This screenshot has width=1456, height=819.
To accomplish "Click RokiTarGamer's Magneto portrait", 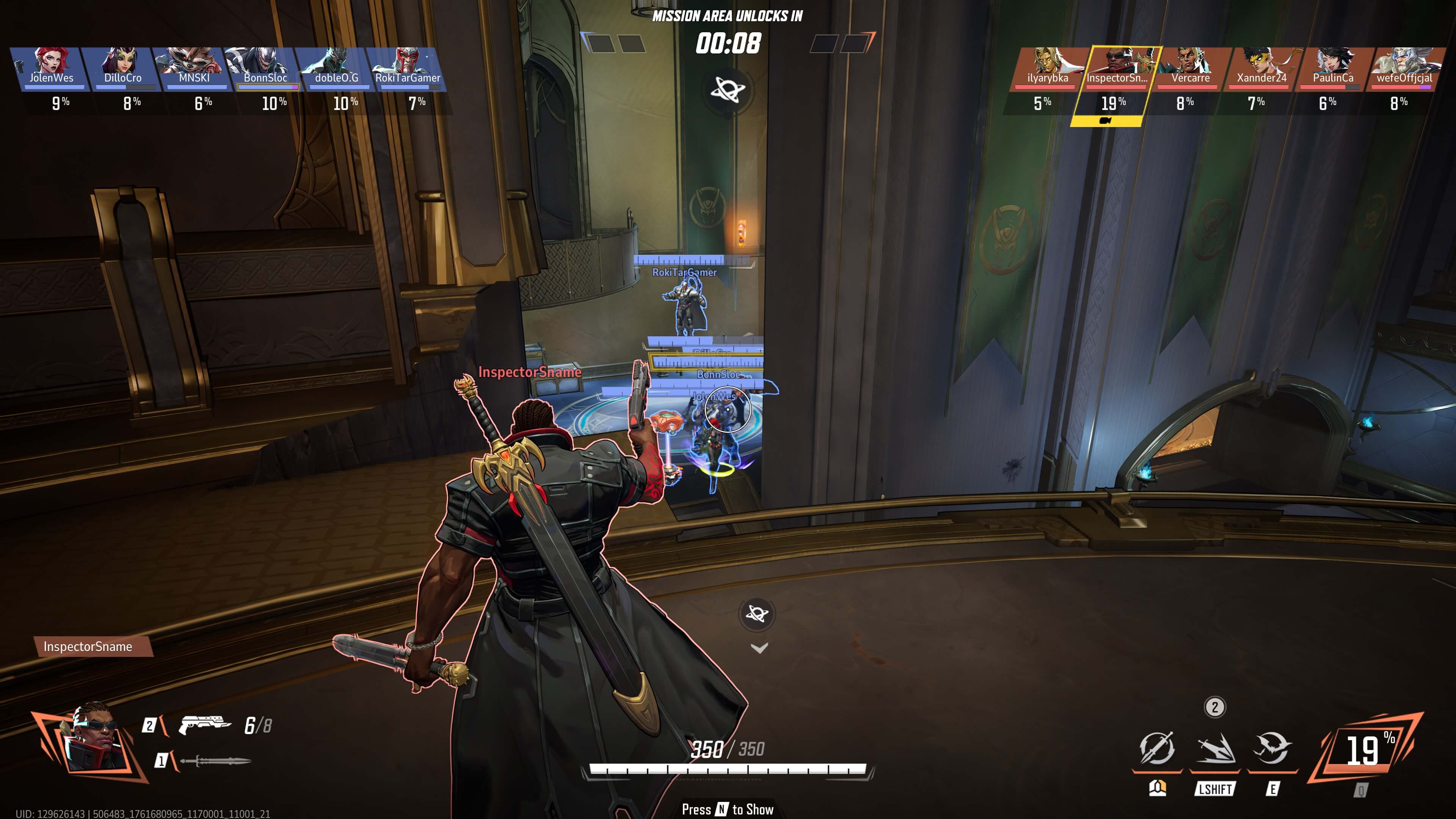I will click(x=407, y=68).
